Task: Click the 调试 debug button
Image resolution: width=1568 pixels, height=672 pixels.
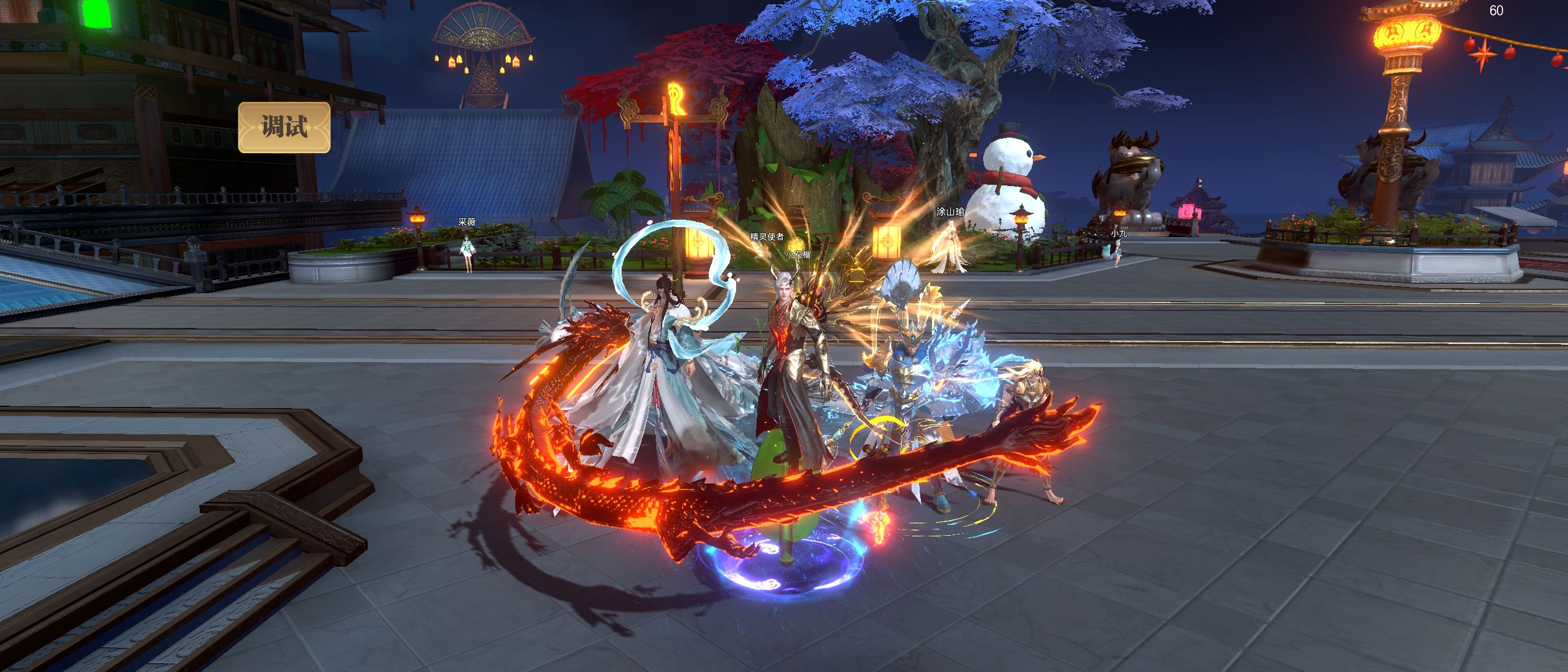Action: (x=284, y=128)
